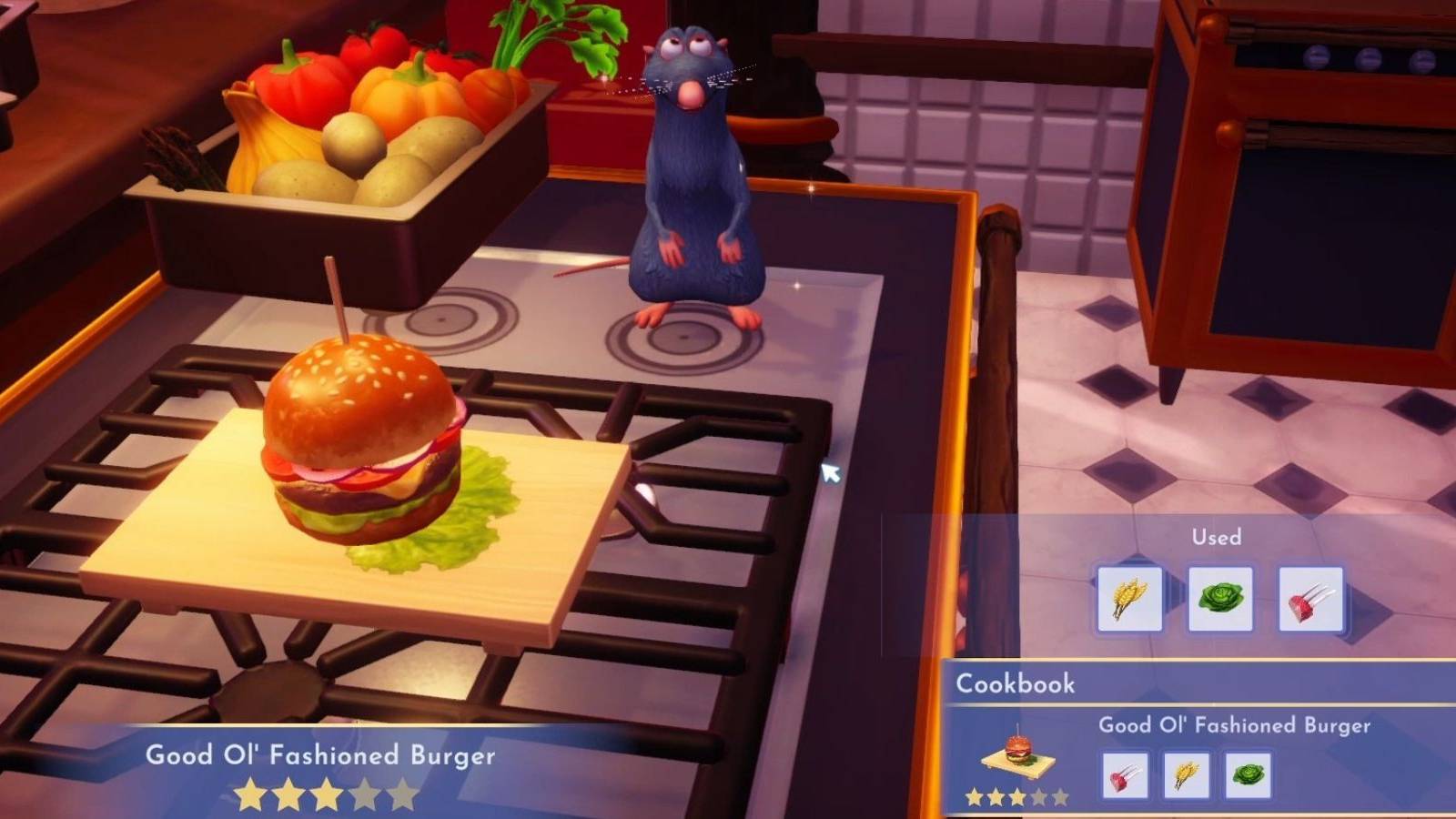This screenshot has width=1456, height=819.
Task: Click the beef ingredient in the Cookbook recipe row
Action: [x=1125, y=773]
